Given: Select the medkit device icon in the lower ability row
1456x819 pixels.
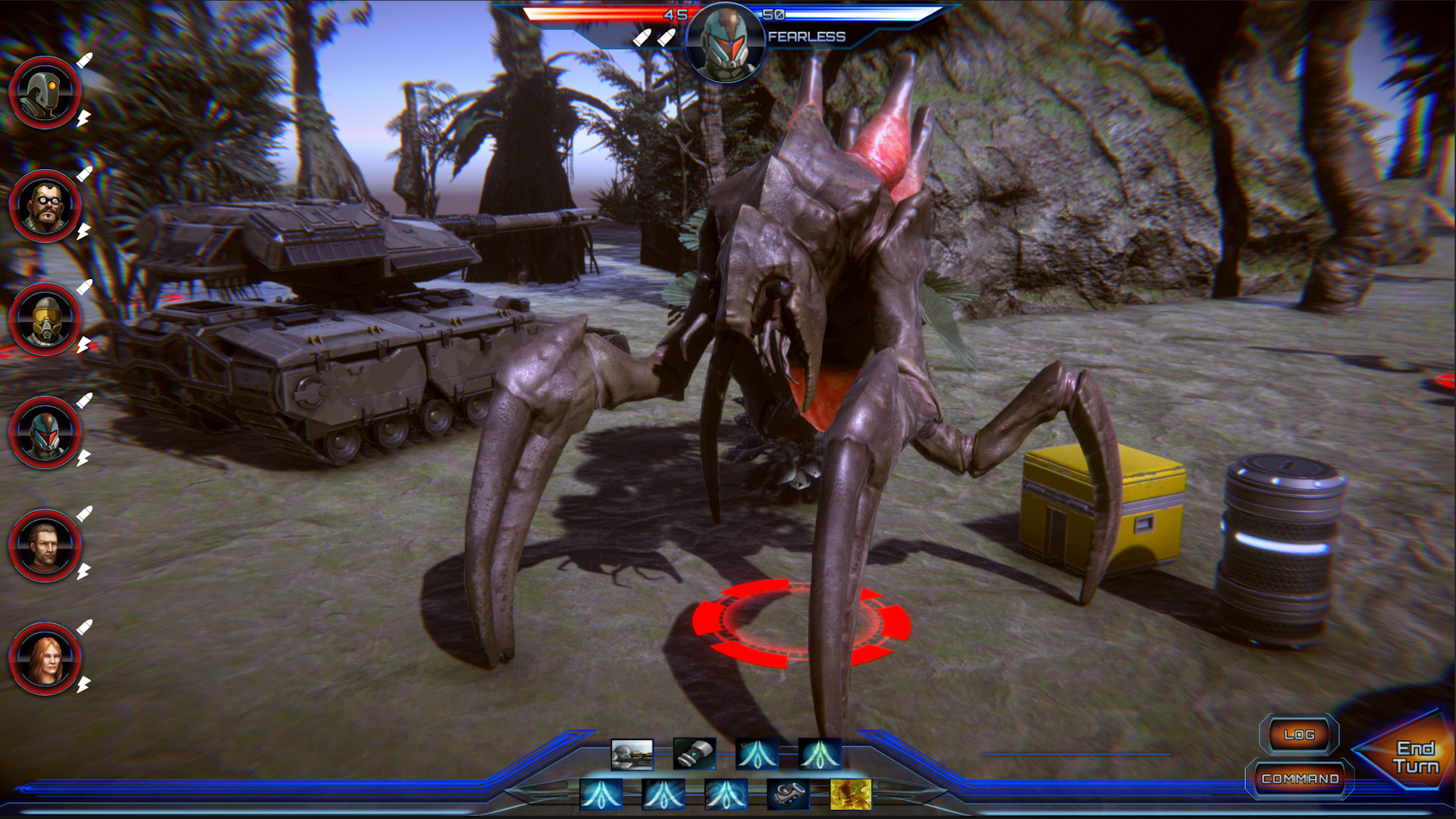Looking at the screenshot, I should tap(787, 795).
